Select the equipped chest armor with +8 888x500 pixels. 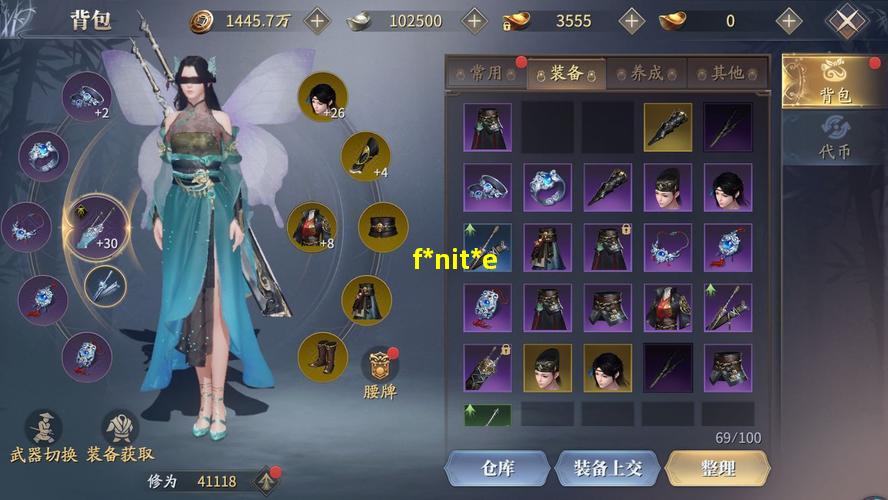point(310,227)
